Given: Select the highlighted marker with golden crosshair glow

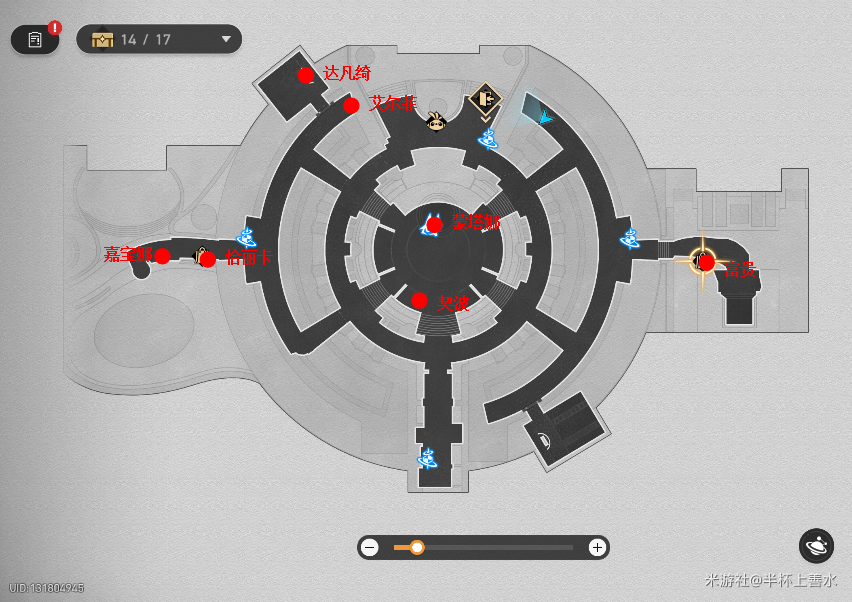Looking at the screenshot, I should [x=701, y=262].
